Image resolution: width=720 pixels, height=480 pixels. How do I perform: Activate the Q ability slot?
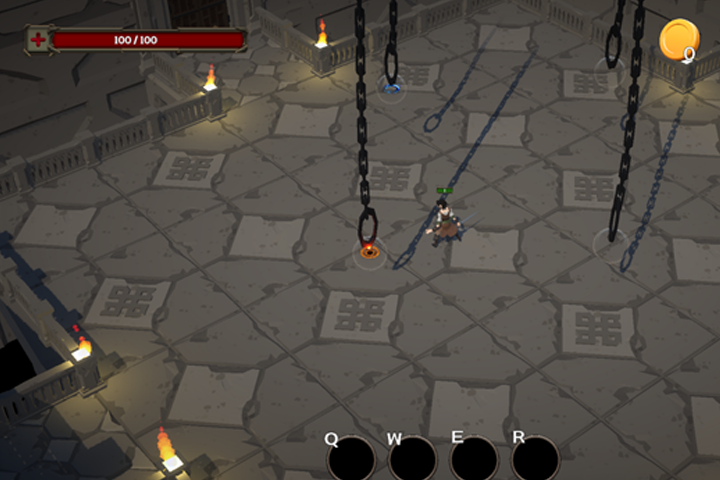[351, 460]
